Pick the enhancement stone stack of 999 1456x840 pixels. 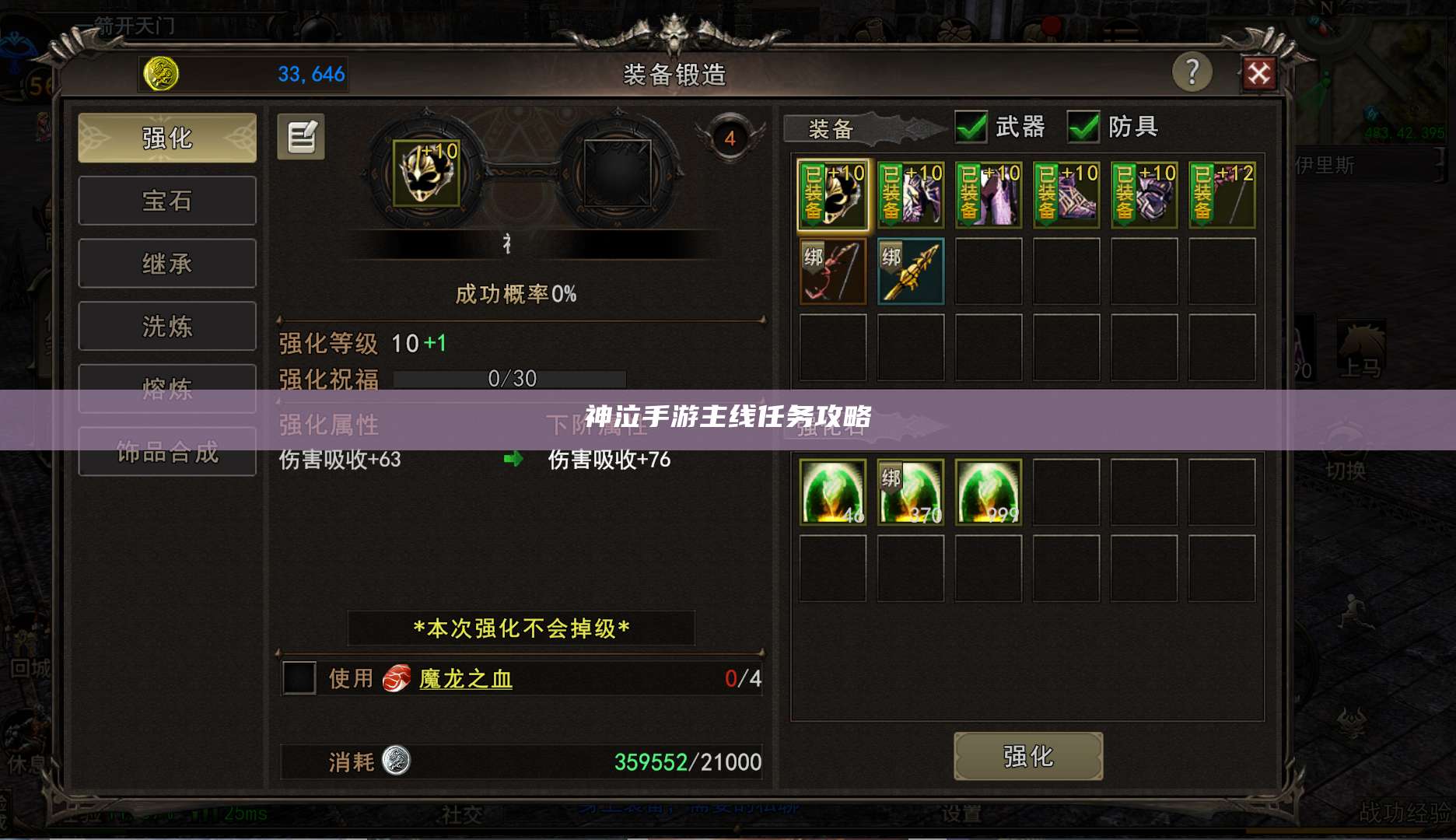[x=988, y=492]
